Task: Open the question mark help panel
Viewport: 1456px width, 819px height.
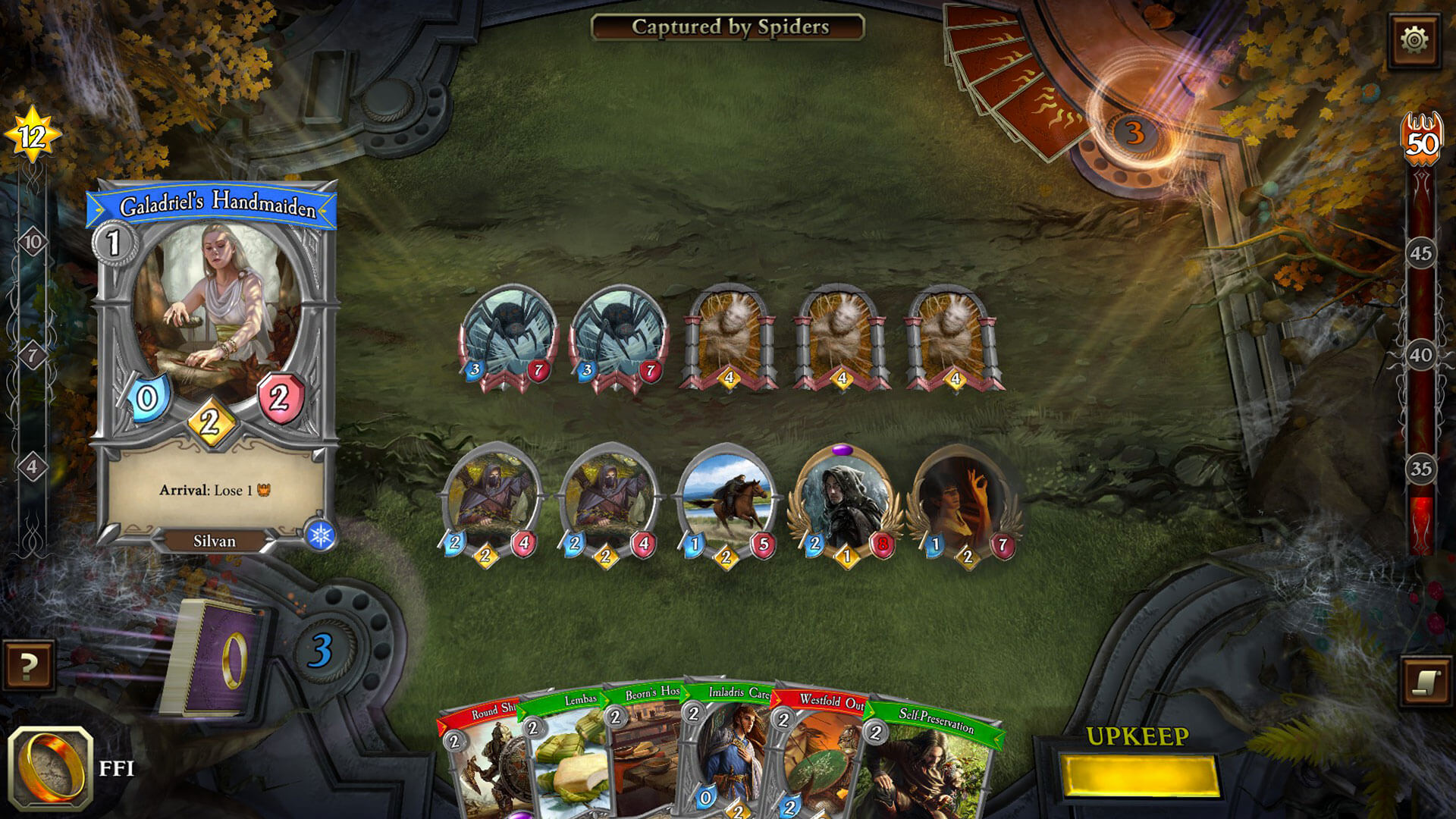Action: click(29, 667)
